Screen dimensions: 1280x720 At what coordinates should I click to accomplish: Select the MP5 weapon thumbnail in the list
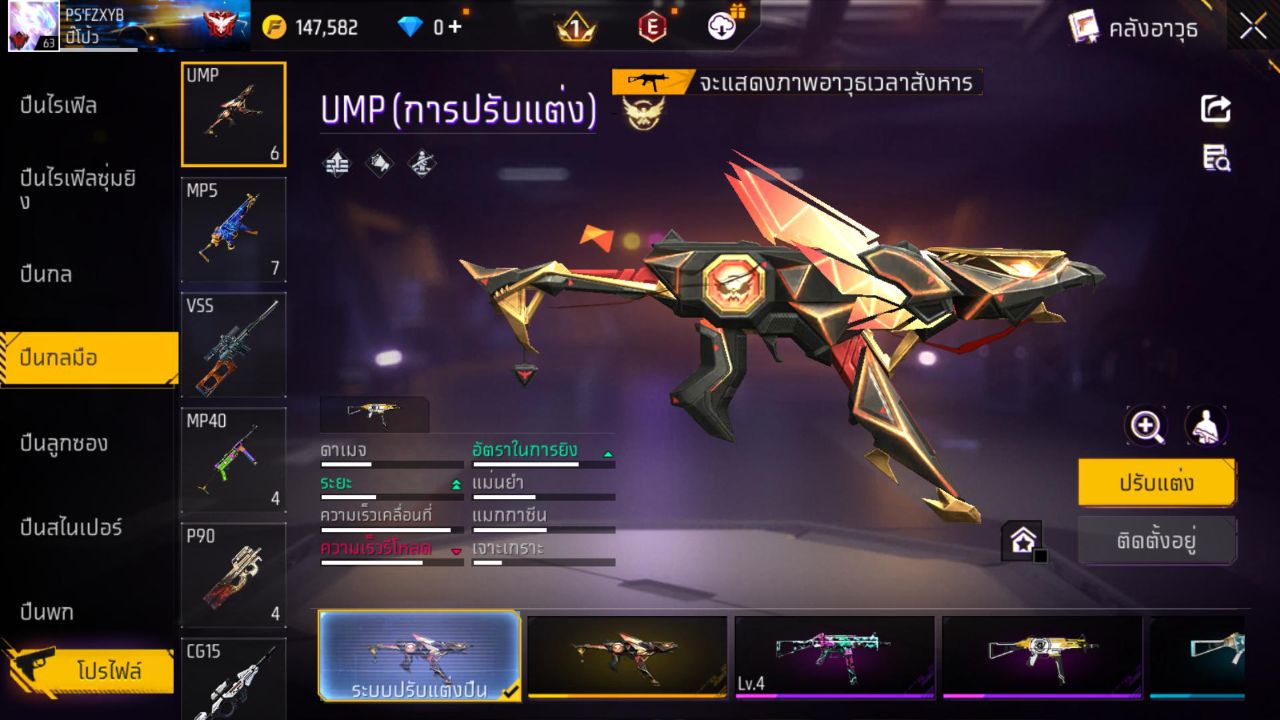233,230
